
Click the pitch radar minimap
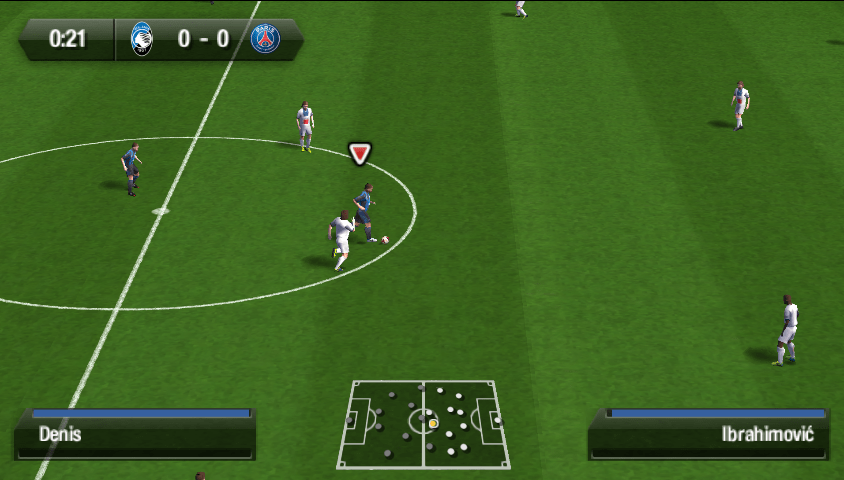tap(423, 424)
